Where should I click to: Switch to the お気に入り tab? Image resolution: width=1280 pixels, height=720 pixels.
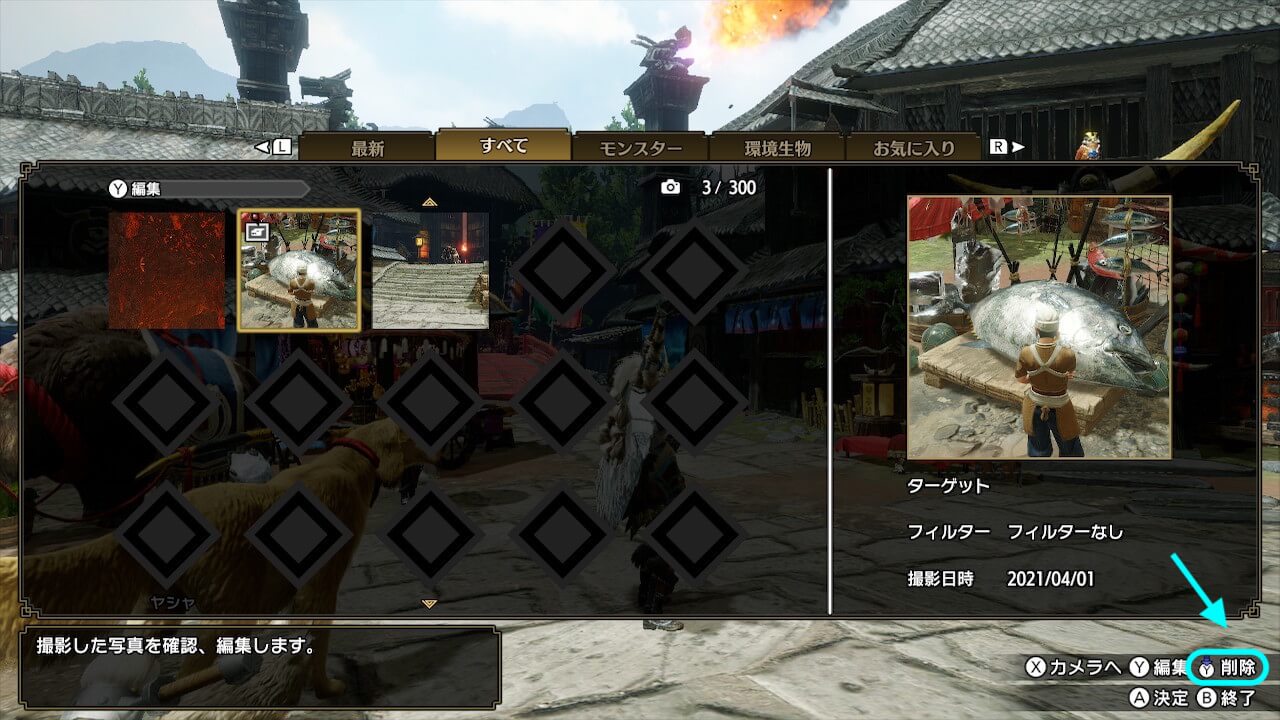point(913,148)
